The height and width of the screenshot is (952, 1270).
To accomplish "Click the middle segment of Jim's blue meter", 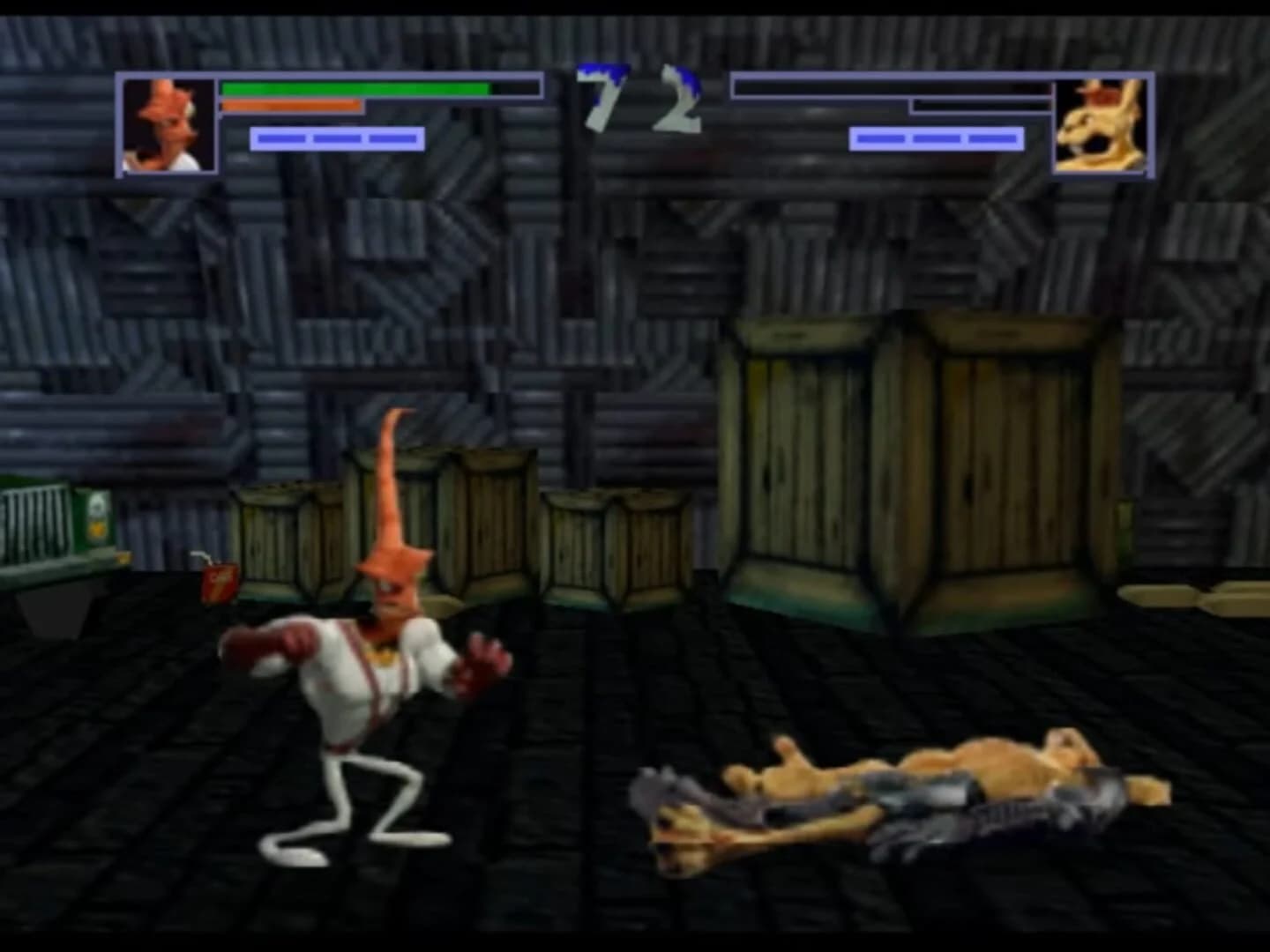I will 335,138.
